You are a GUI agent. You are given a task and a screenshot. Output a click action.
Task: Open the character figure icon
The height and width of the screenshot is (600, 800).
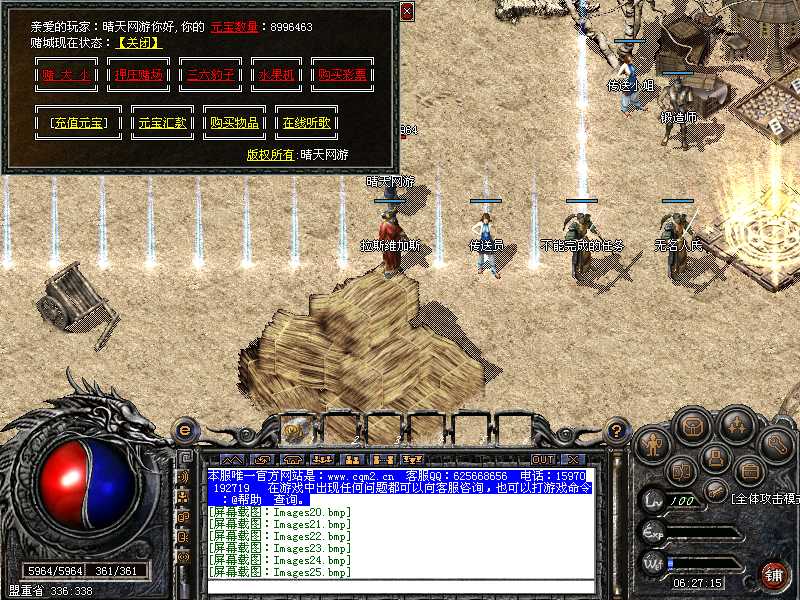(653, 443)
